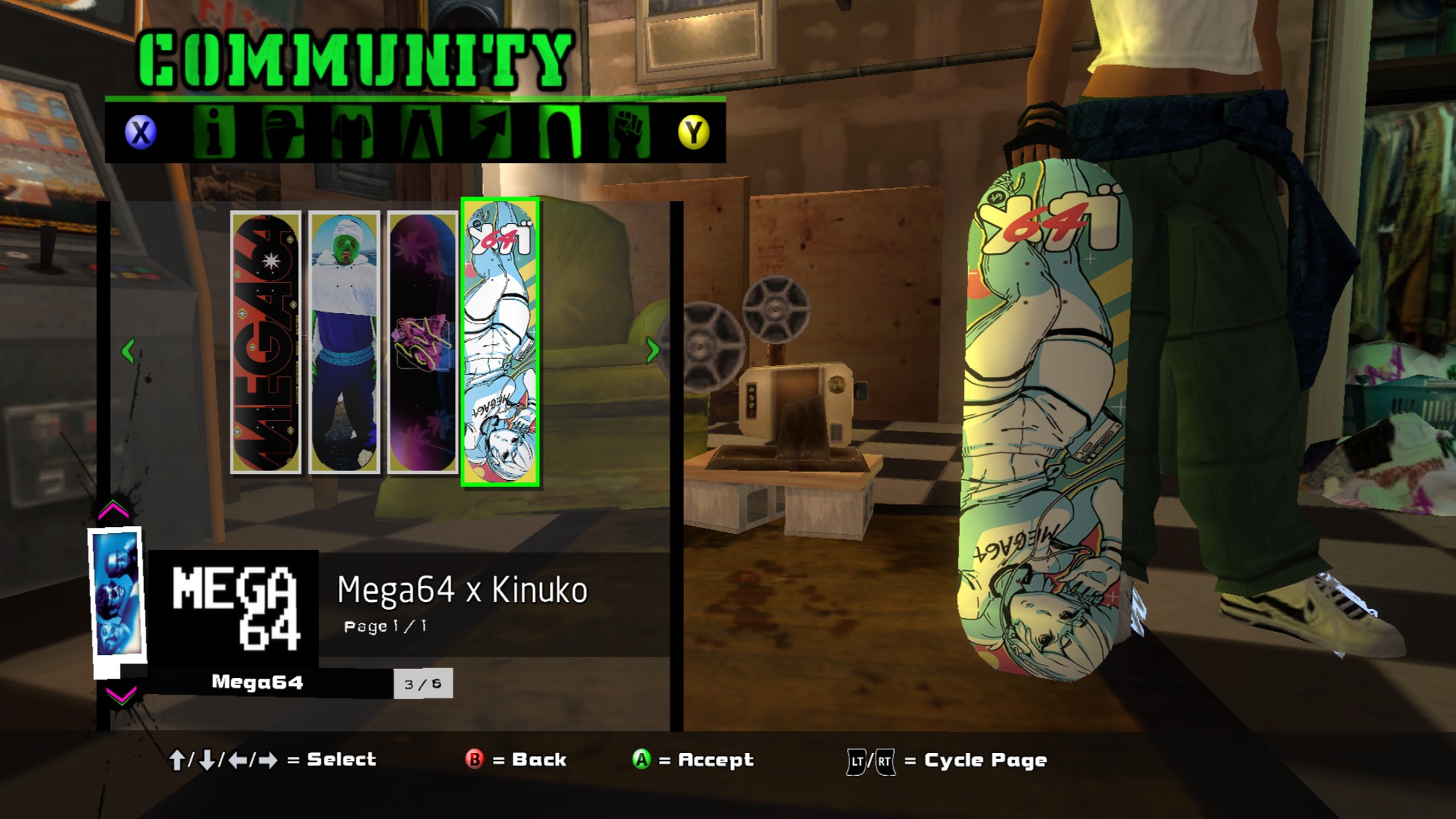Switch to the cap and head tab
This screenshot has width=1456, height=819.
point(284,132)
